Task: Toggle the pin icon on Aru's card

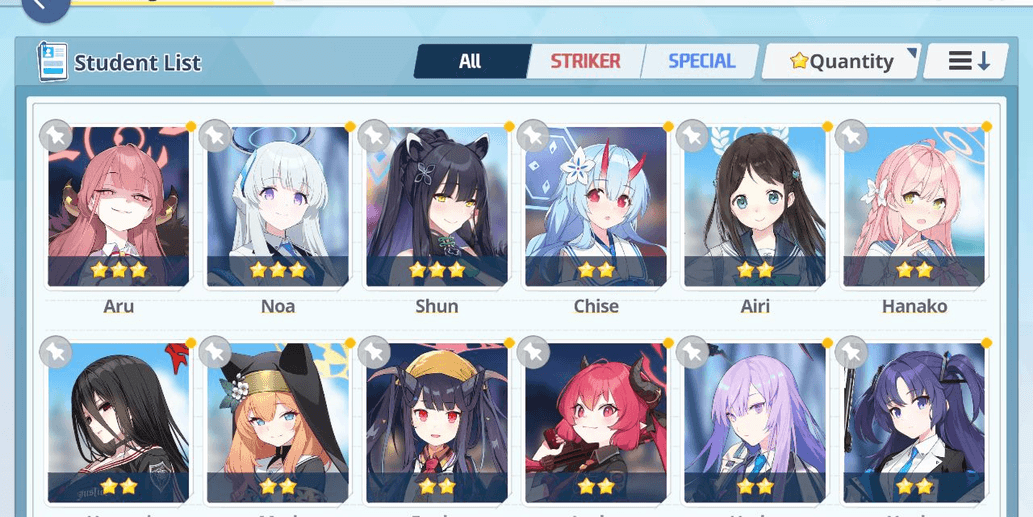Action: click(56, 135)
